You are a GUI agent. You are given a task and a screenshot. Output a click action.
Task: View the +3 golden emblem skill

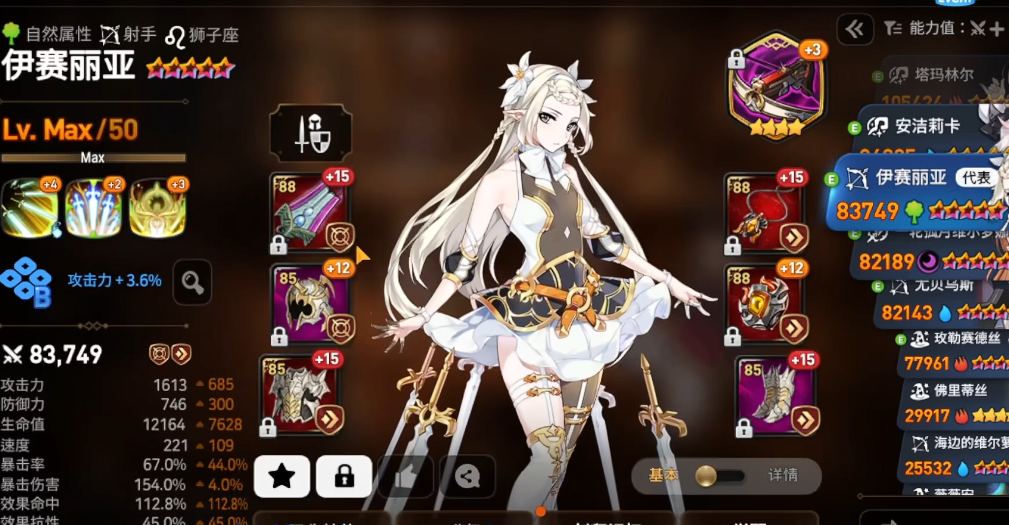(157, 208)
